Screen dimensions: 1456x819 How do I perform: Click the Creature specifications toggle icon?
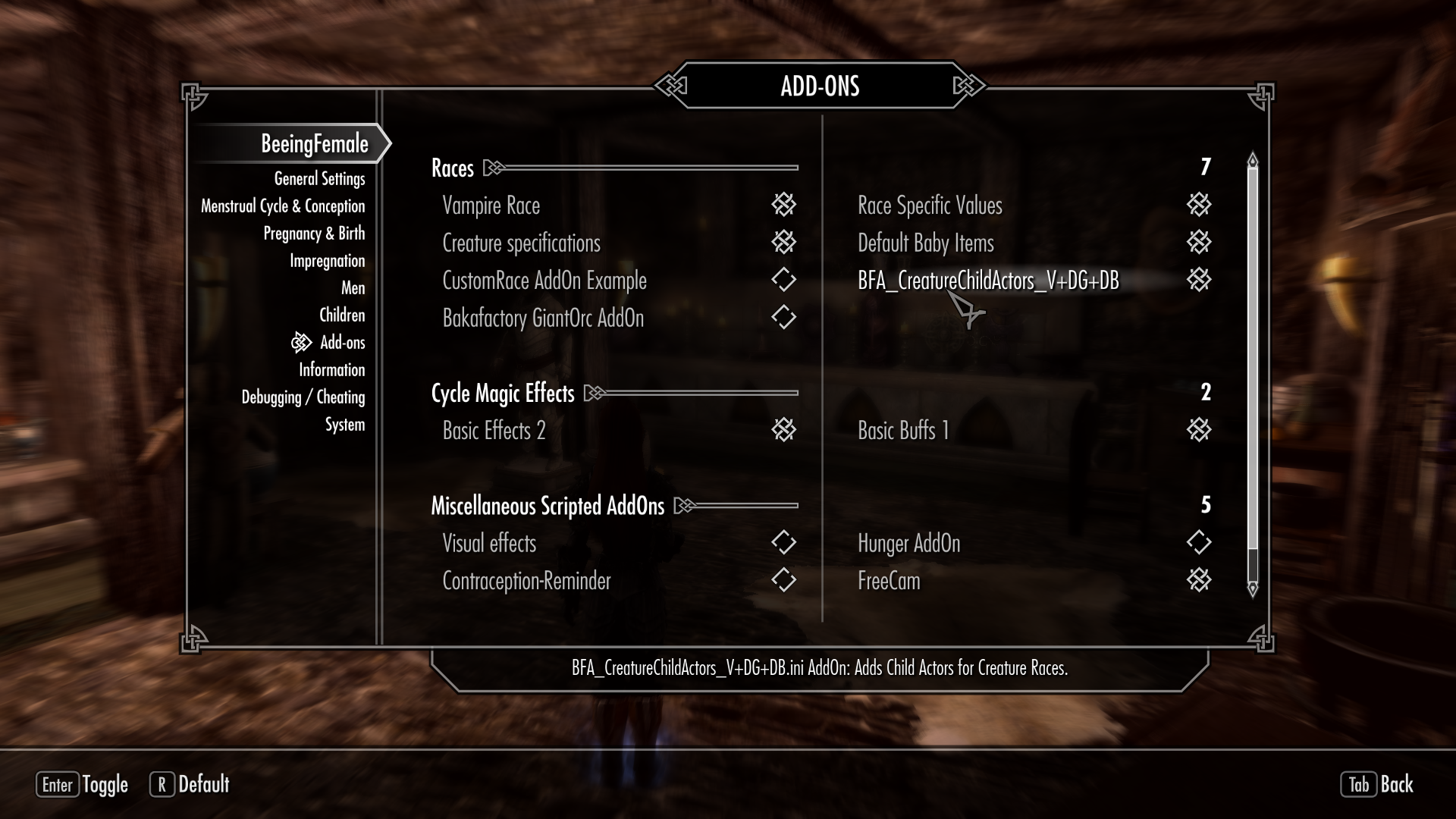784,243
